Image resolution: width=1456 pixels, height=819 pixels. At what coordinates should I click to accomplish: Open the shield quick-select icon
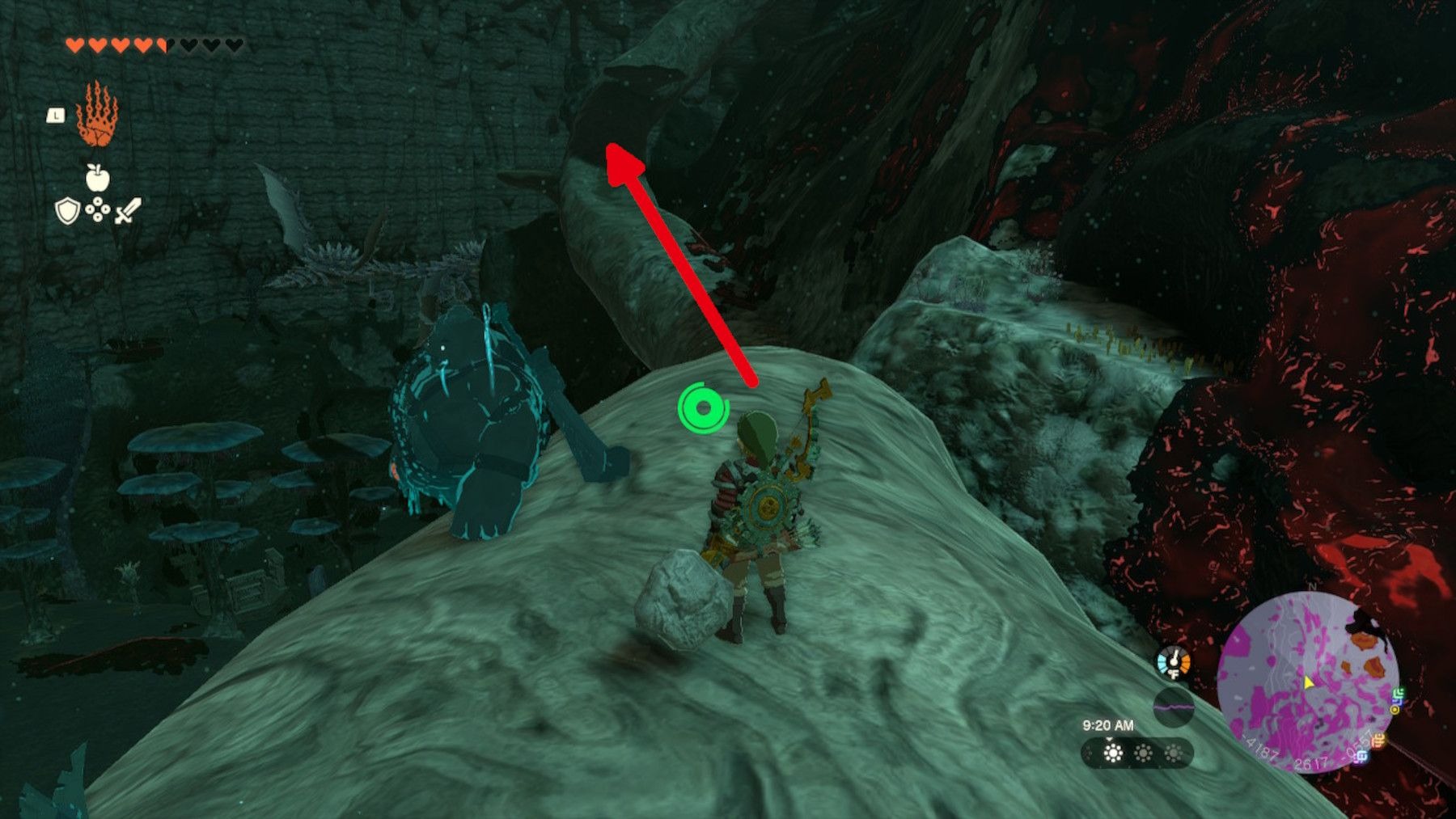pyautogui.click(x=67, y=212)
